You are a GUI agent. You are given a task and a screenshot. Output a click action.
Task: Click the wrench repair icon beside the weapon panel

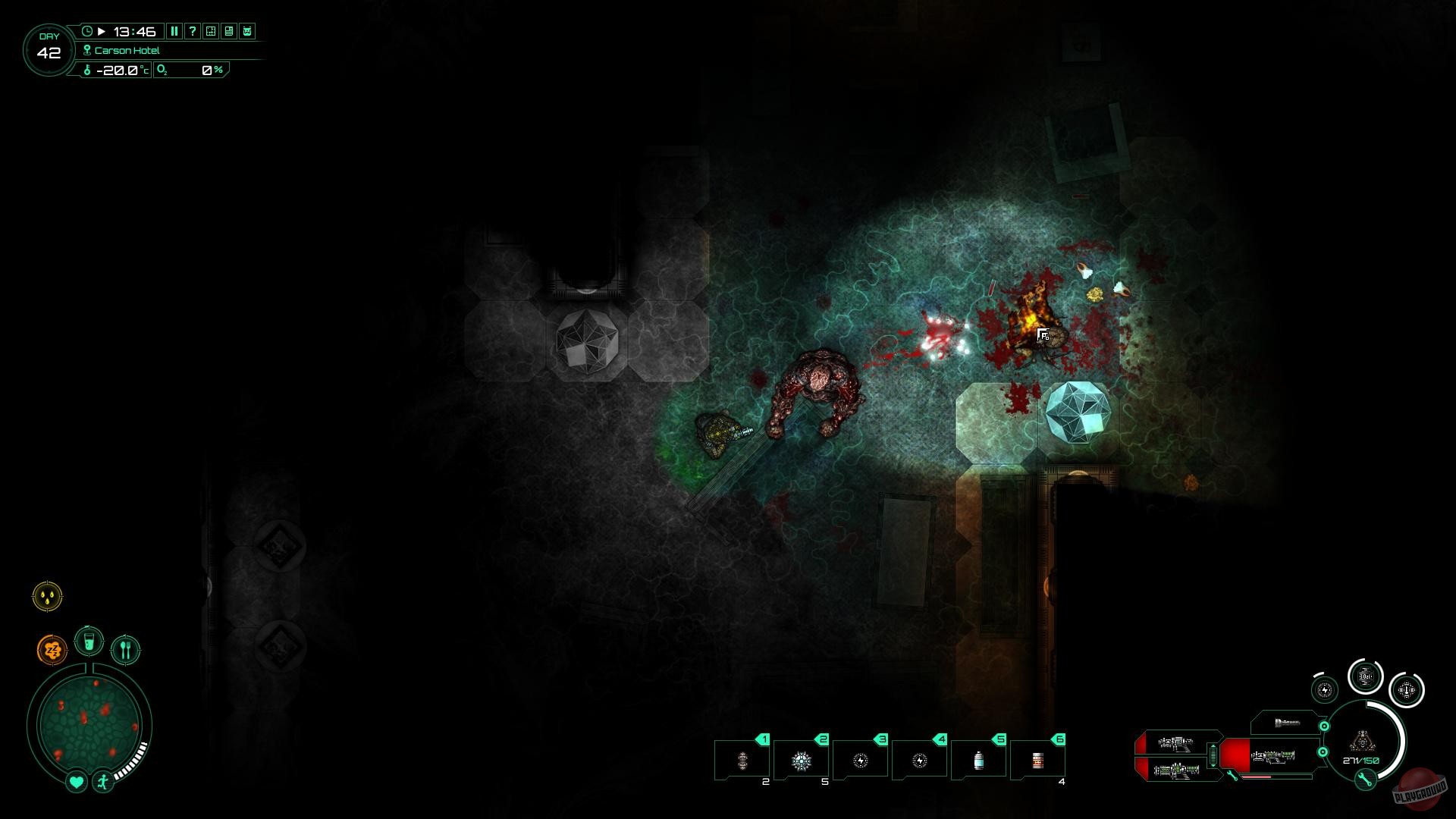pos(1232,776)
